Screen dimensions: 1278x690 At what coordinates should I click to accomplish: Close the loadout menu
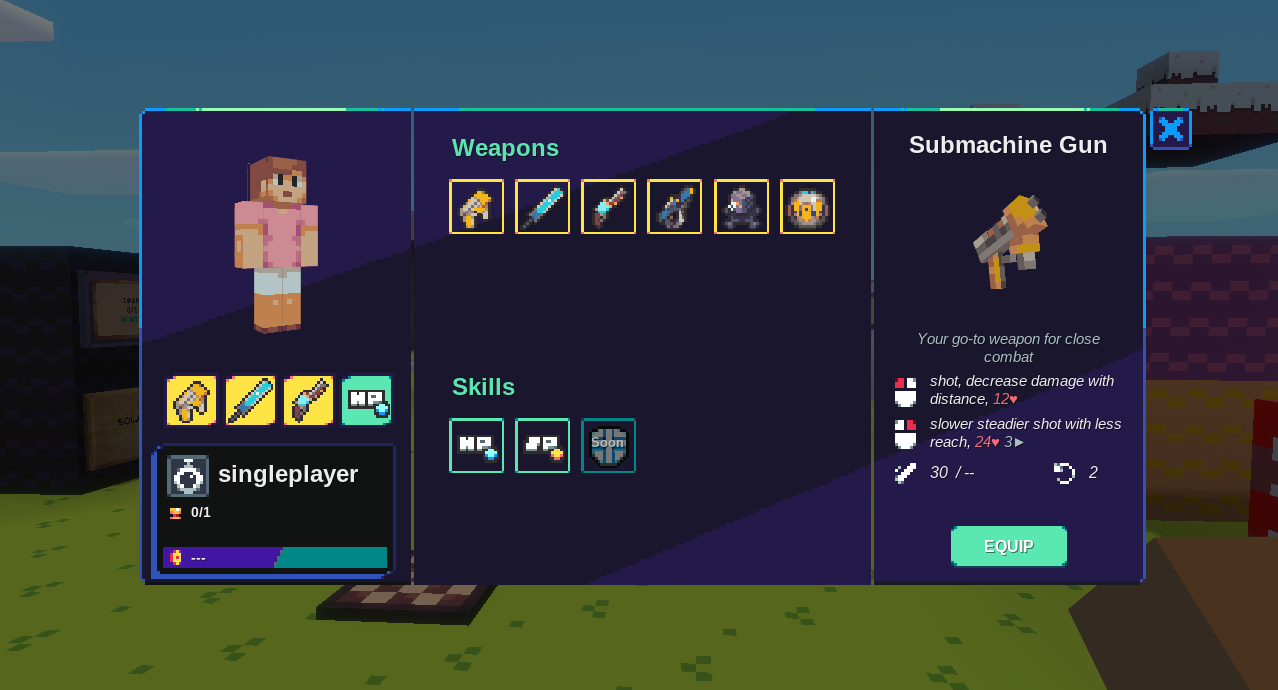click(x=1170, y=129)
